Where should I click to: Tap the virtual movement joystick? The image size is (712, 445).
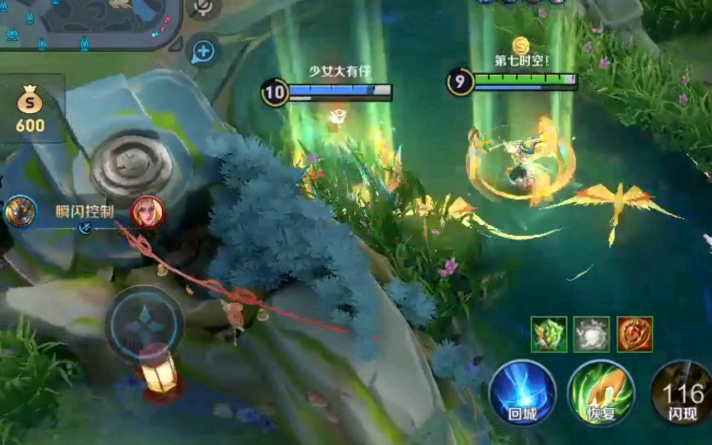(x=146, y=327)
